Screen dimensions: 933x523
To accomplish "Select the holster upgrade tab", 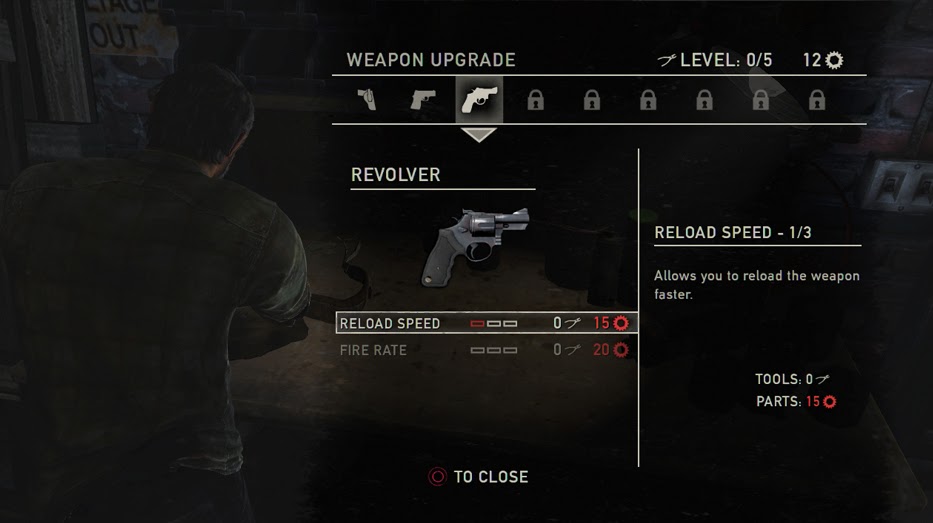I will [x=367, y=100].
